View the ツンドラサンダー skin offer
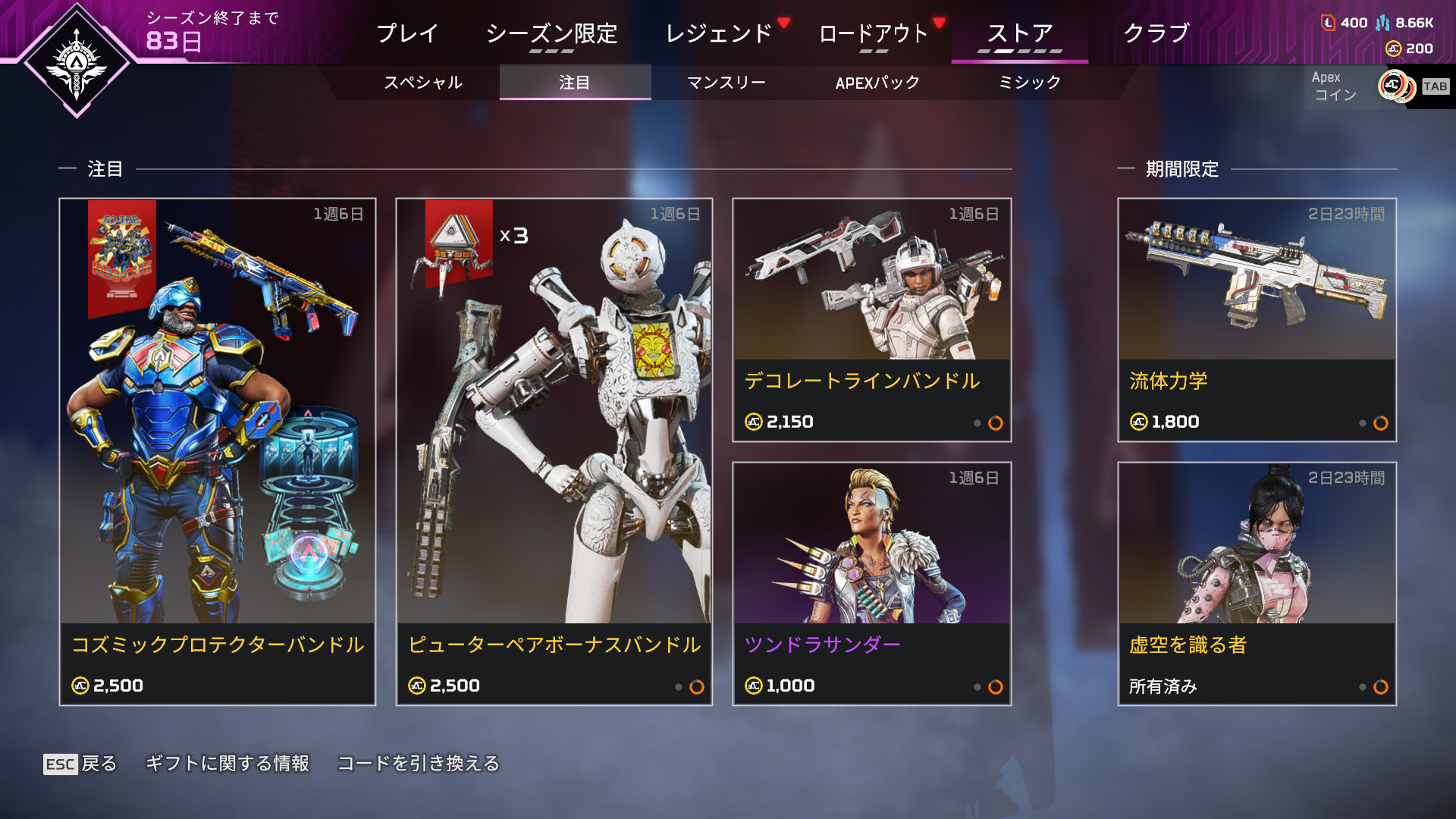Viewport: 1456px width, 819px height. click(871, 584)
